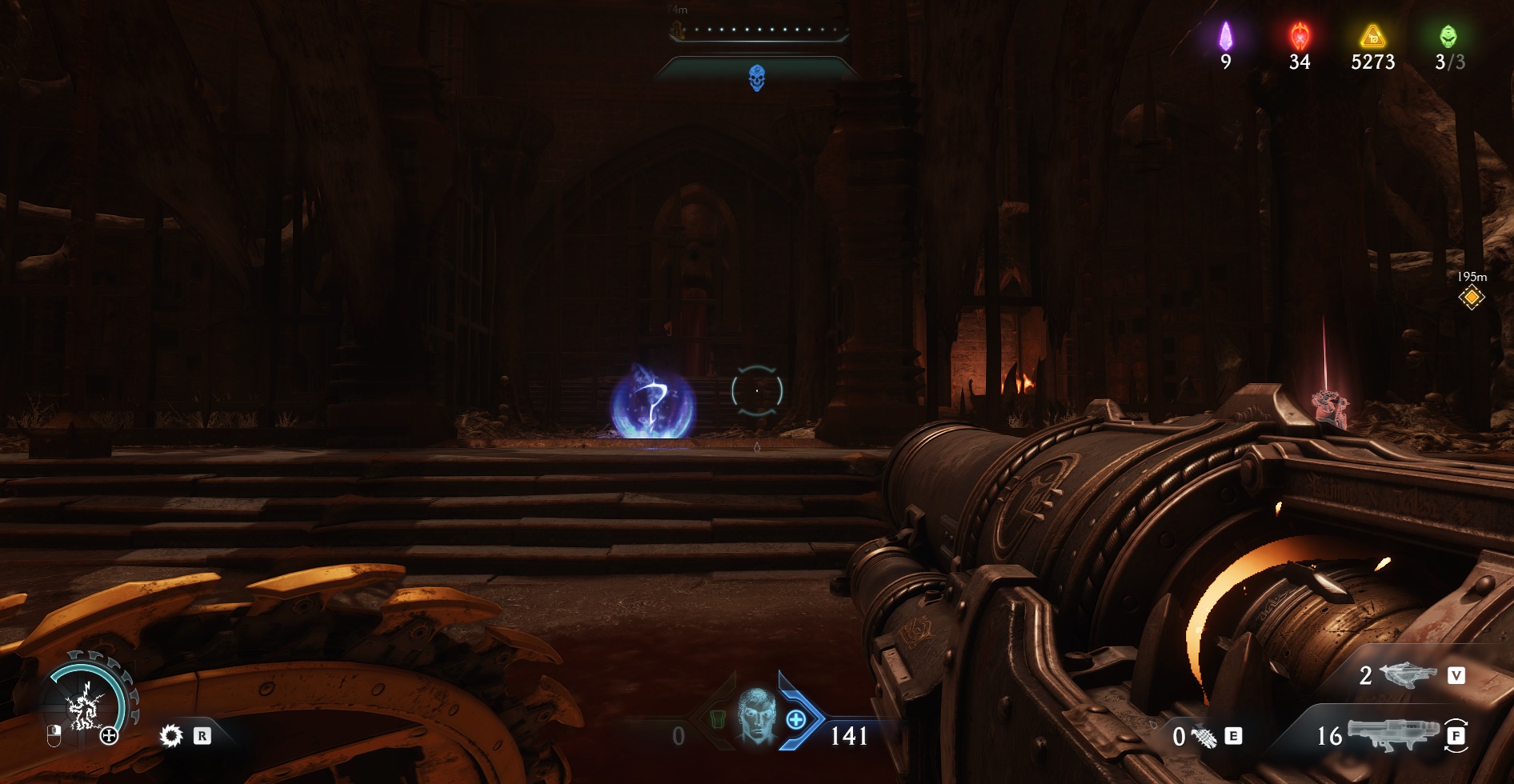The height and width of the screenshot is (784, 1514).
Task: Activate the shield rune lightning ability icon
Action: click(x=84, y=707)
